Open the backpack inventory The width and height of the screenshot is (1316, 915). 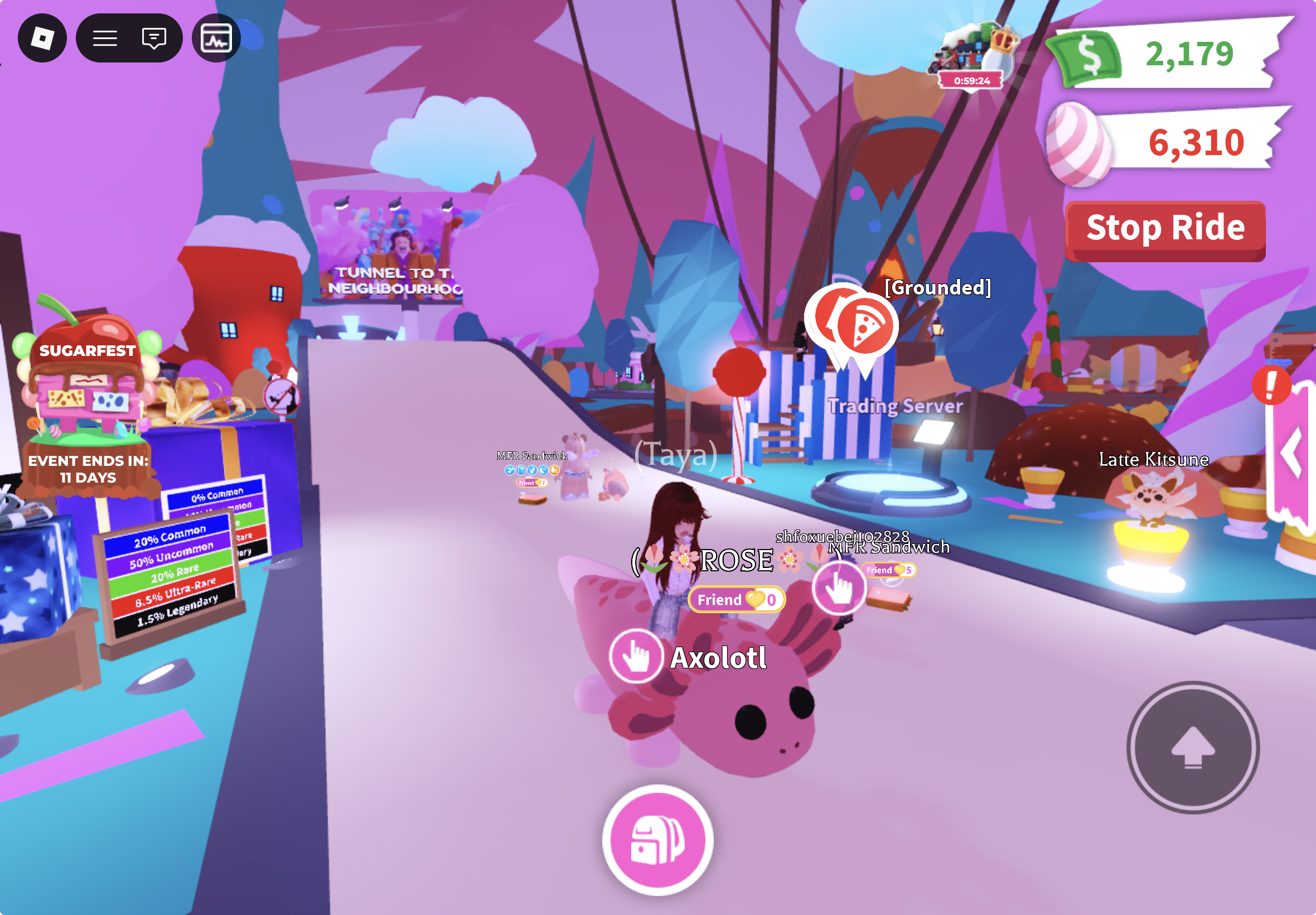pyautogui.click(x=657, y=840)
